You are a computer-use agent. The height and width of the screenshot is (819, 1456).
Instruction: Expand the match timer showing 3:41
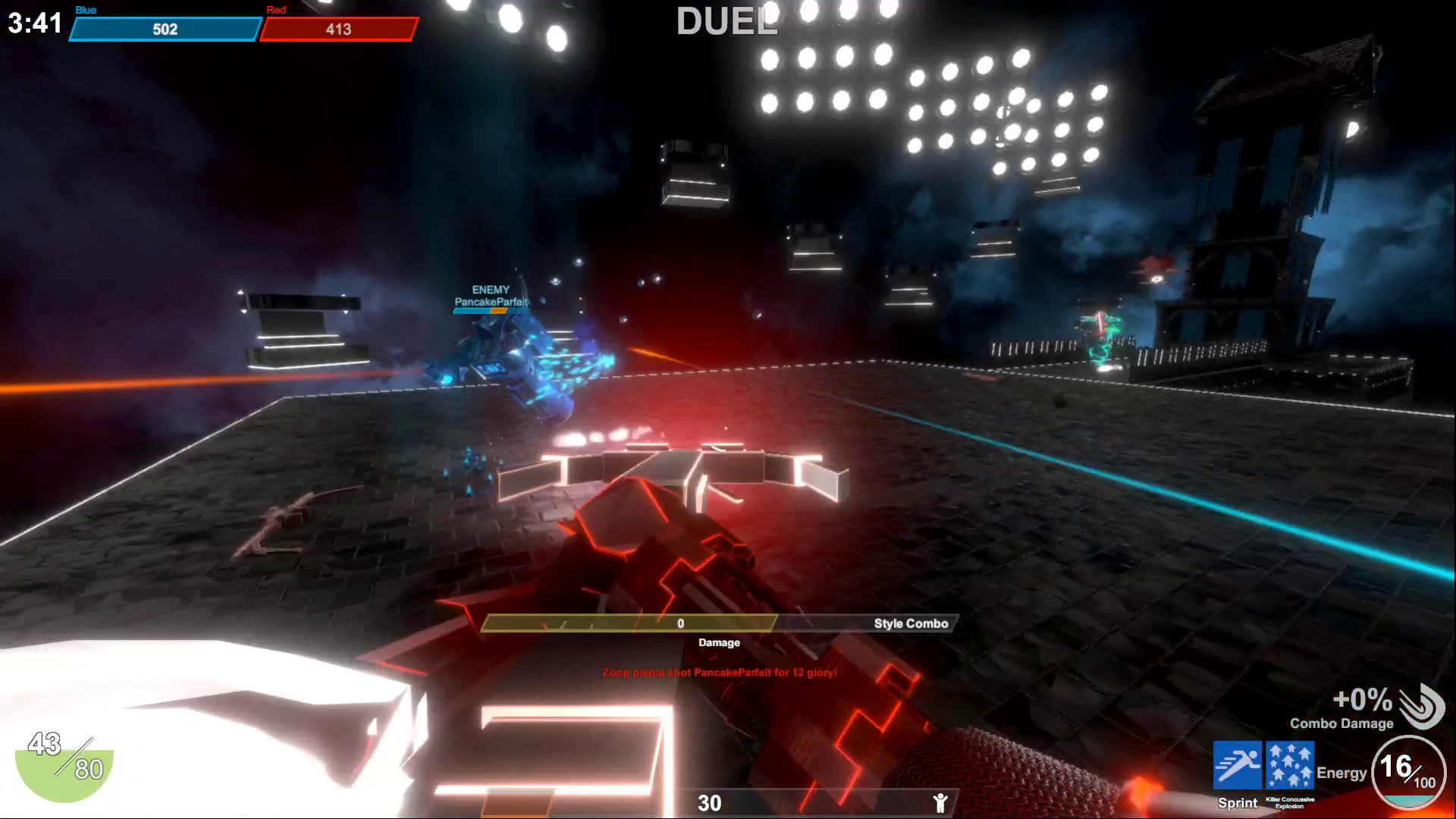[34, 23]
